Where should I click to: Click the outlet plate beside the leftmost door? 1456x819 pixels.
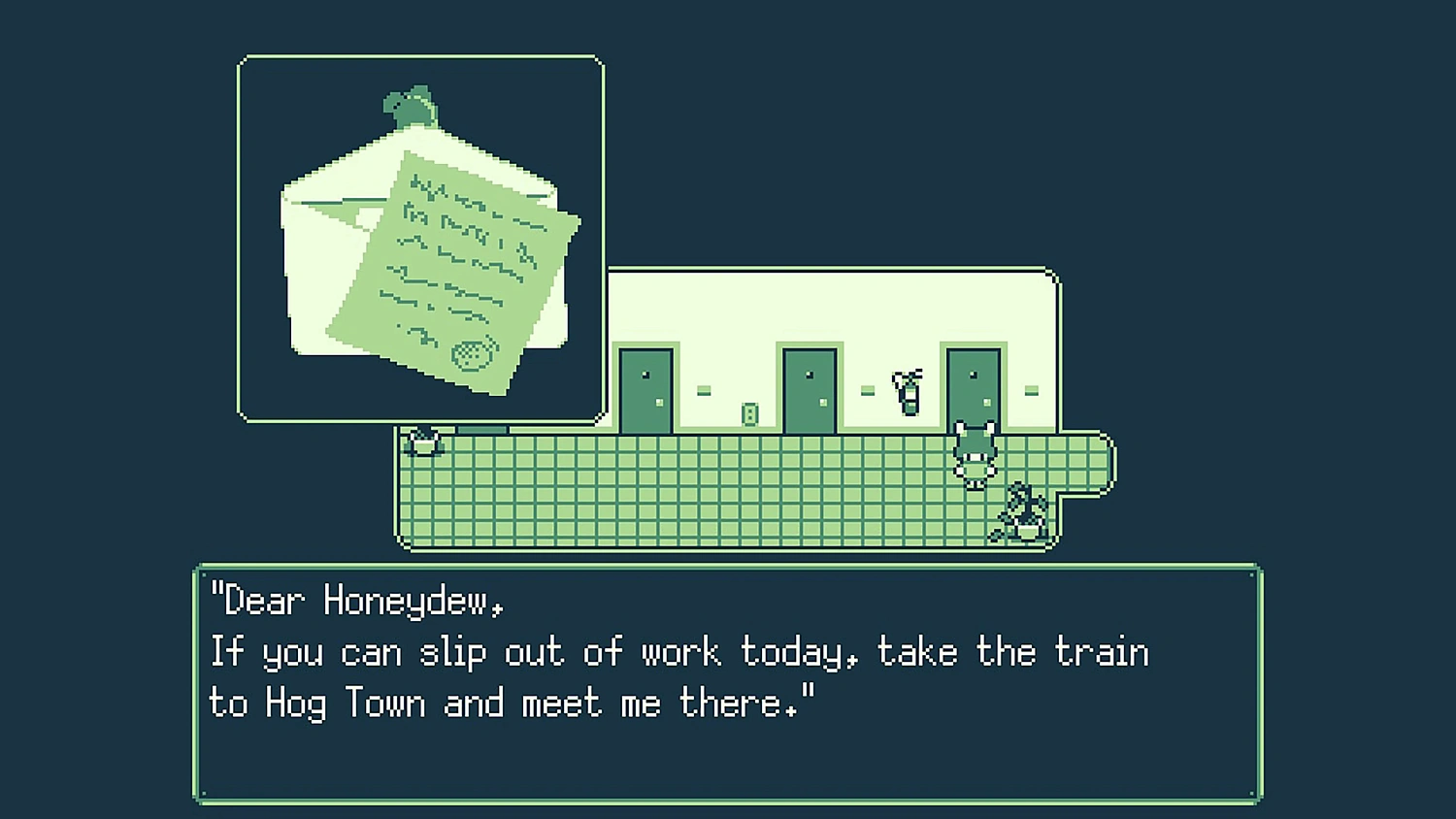click(x=704, y=389)
